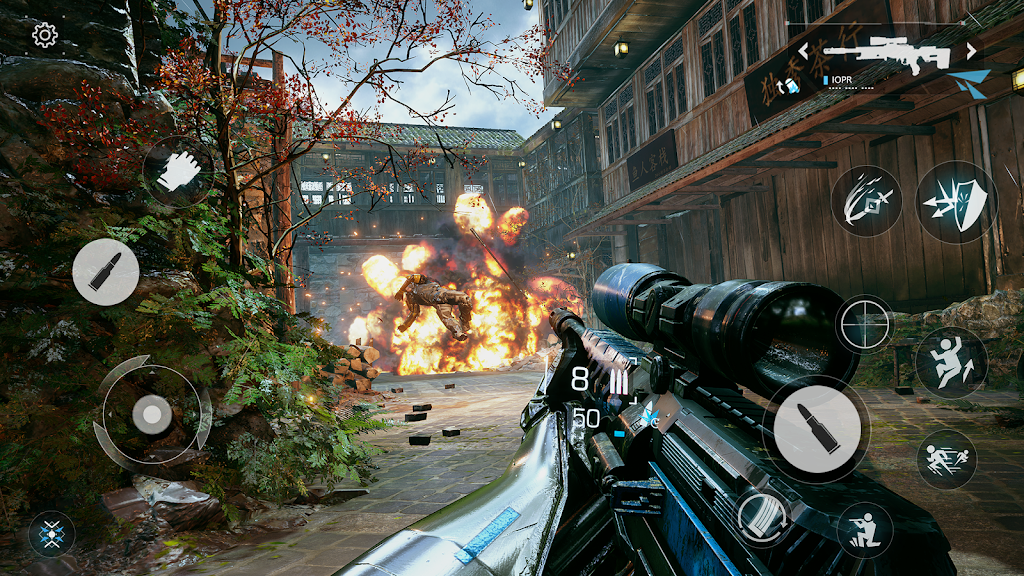
Task: Activate the slashing dash ability
Action: click(x=867, y=198)
